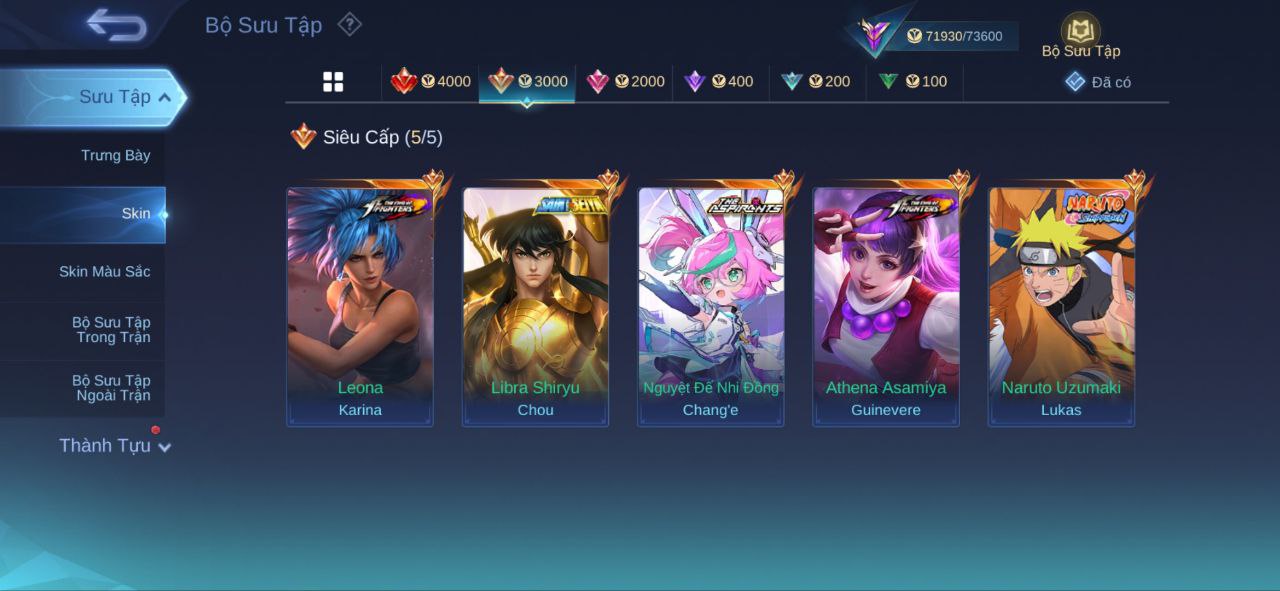Switch to the 400 point tier tab
This screenshot has width=1280, height=591.
[719, 82]
